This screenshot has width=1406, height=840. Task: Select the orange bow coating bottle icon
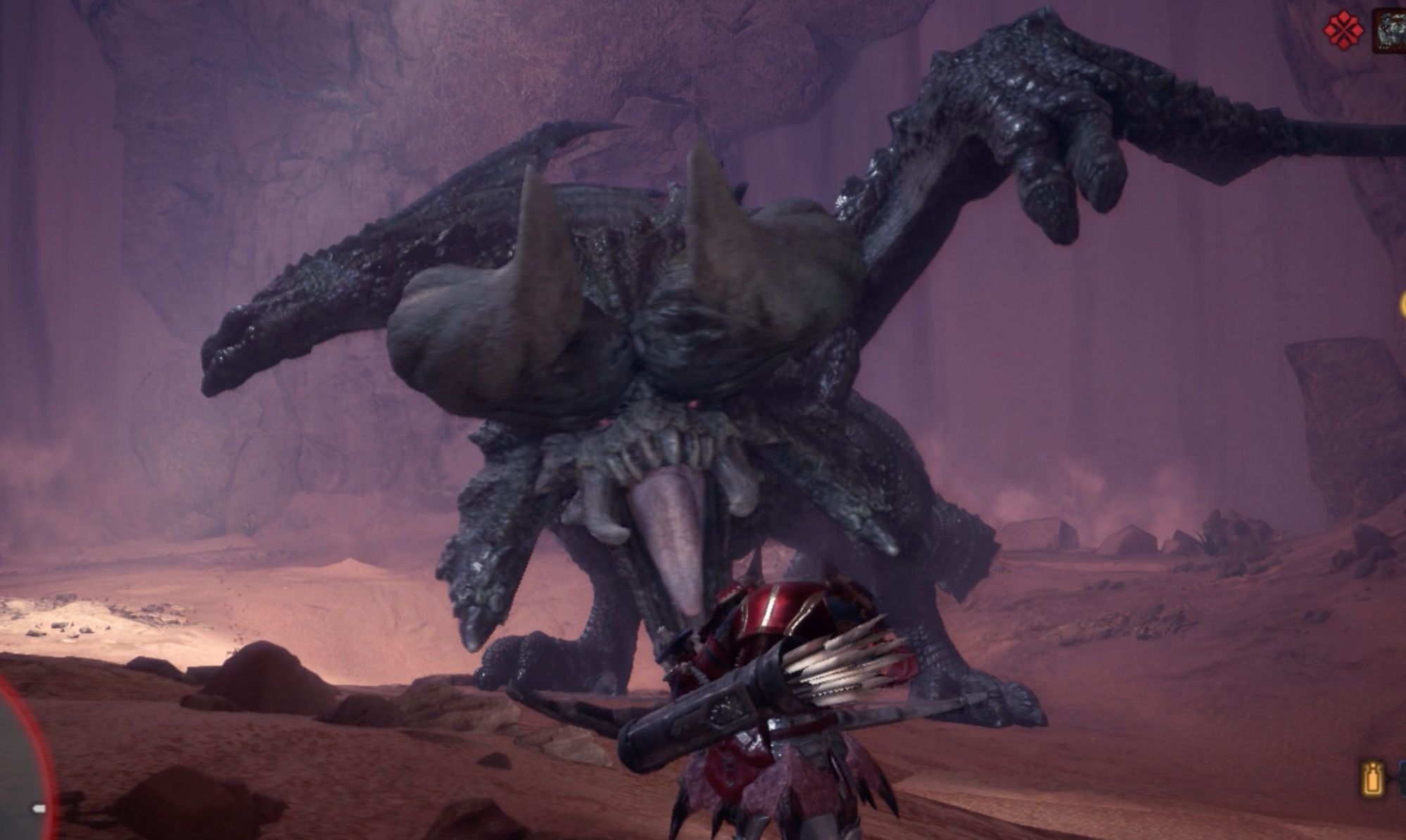click(x=1373, y=780)
